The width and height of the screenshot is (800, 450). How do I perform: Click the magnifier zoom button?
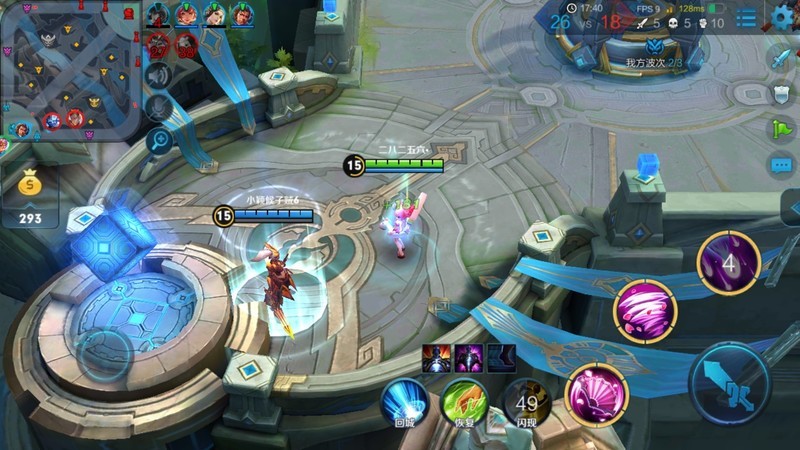point(159,141)
